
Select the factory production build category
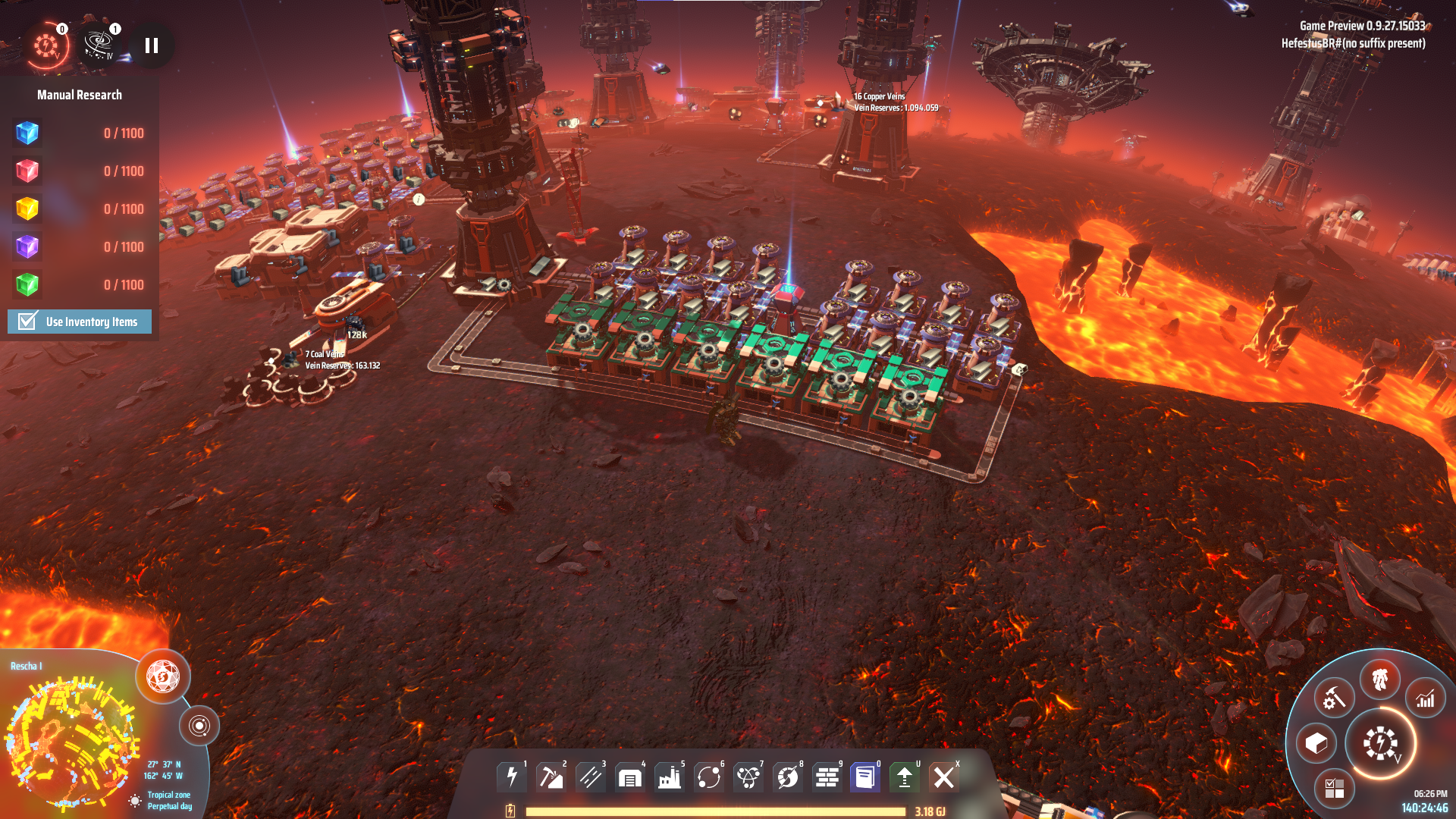point(670,777)
